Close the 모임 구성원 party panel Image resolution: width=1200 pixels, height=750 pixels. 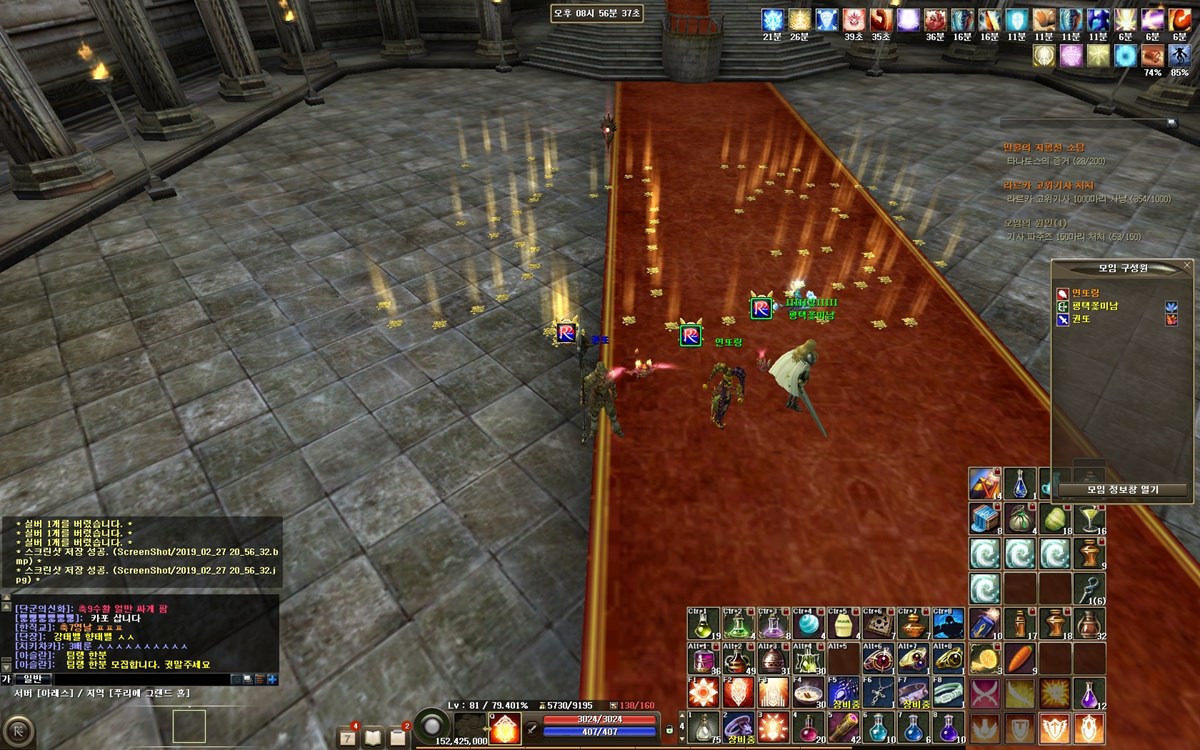pos(1187,266)
